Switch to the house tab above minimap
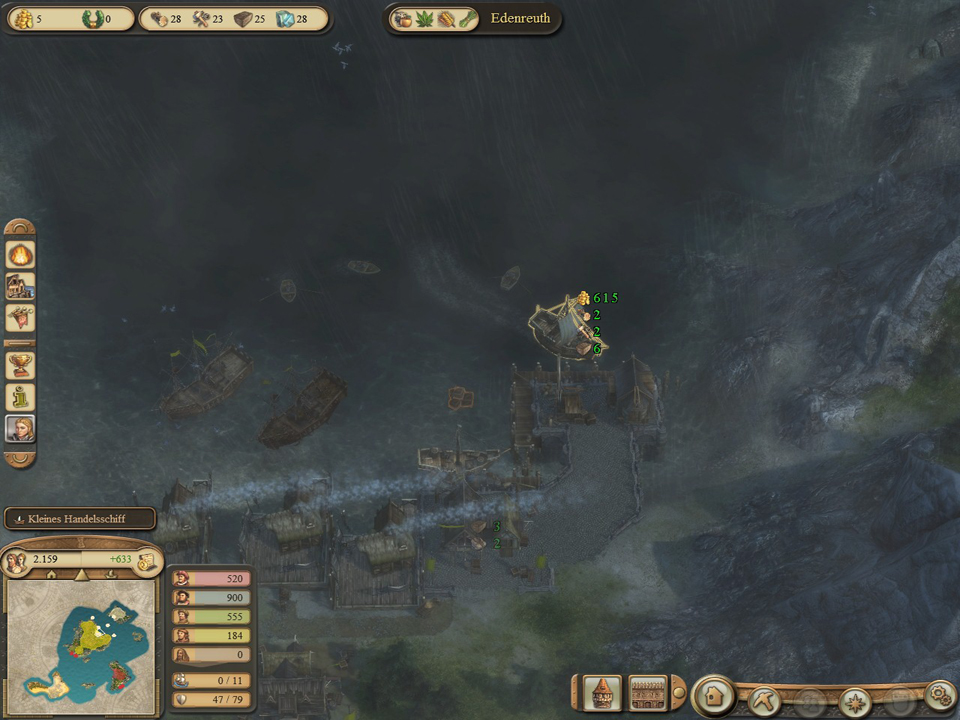 click(x=52, y=576)
